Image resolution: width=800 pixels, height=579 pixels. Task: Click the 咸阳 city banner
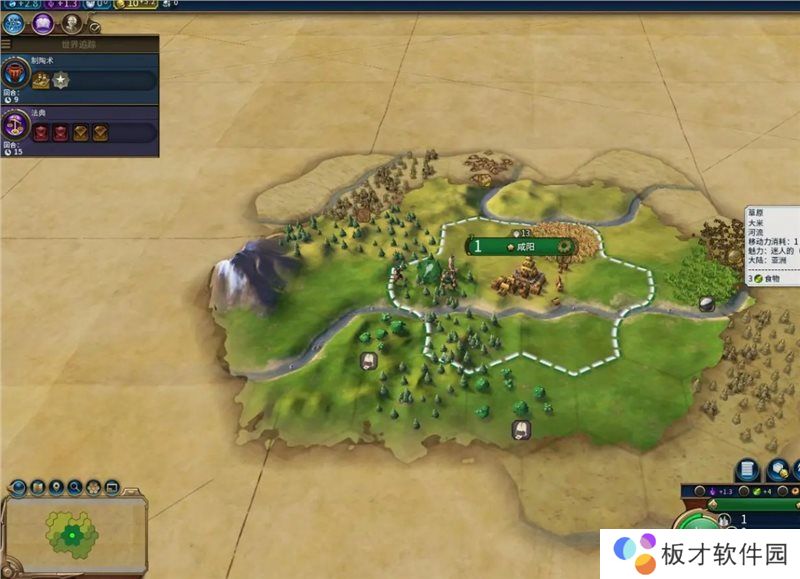522,246
